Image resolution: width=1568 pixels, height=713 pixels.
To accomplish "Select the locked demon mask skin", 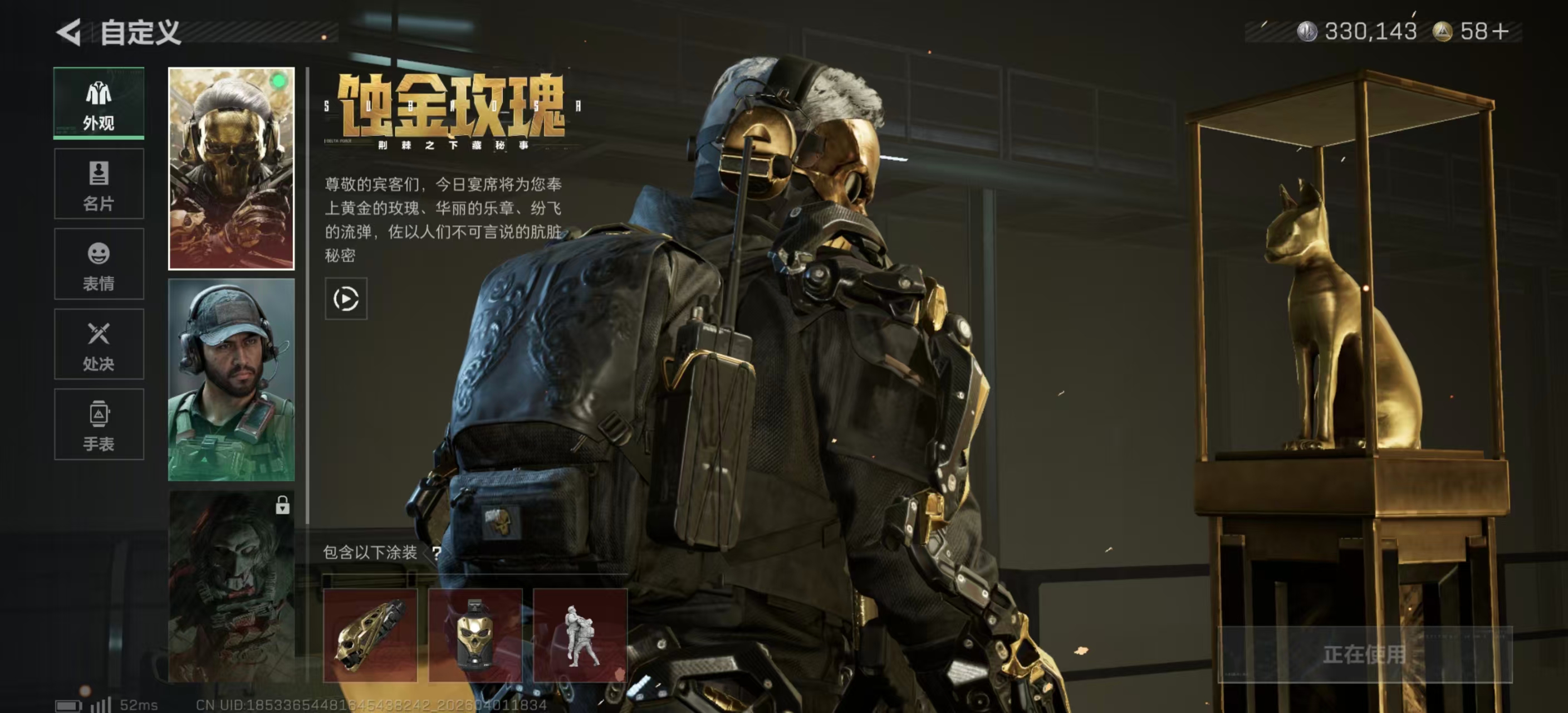I will tap(231, 586).
